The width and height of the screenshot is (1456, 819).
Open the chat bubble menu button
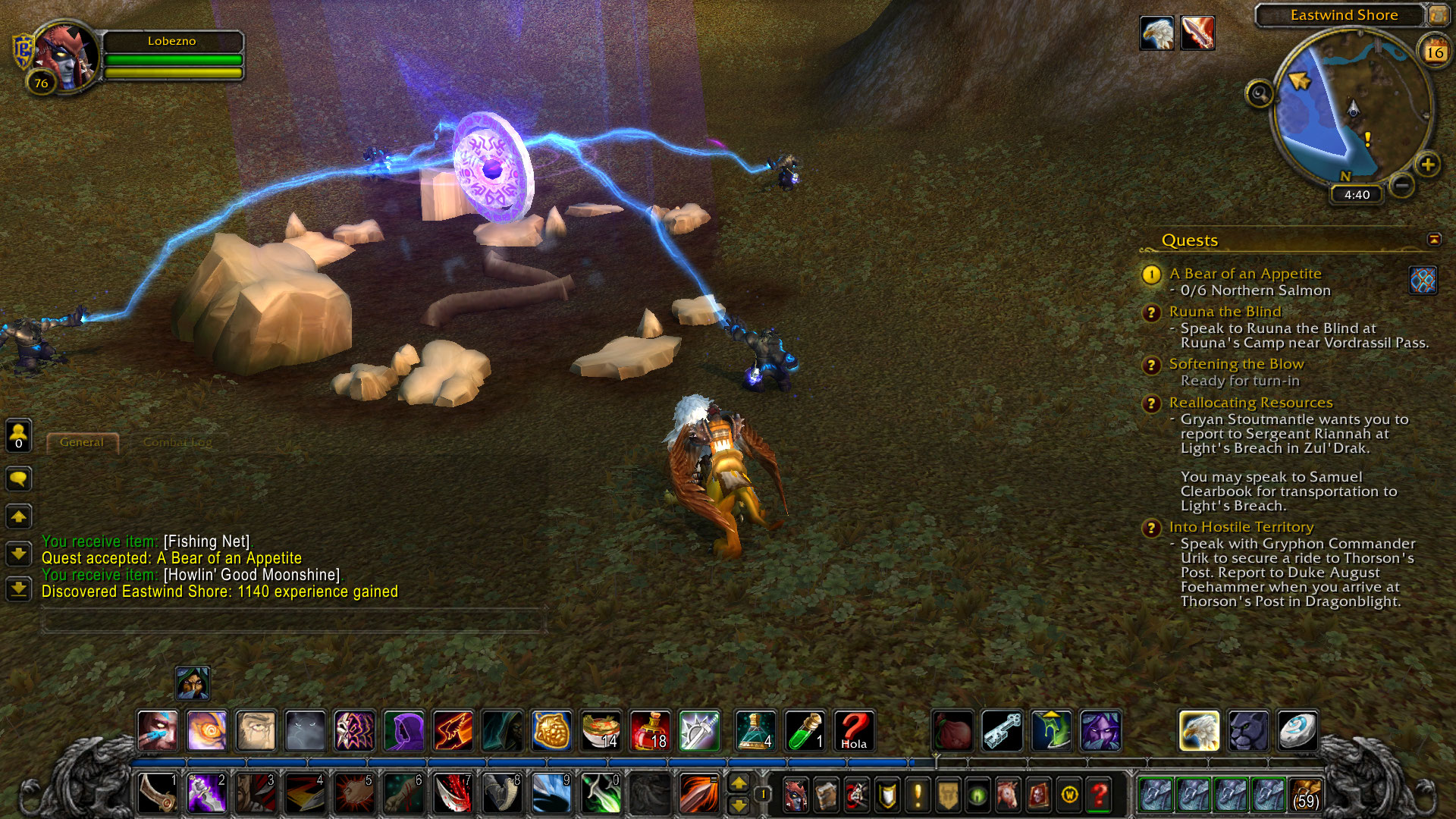[x=19, y=479]
